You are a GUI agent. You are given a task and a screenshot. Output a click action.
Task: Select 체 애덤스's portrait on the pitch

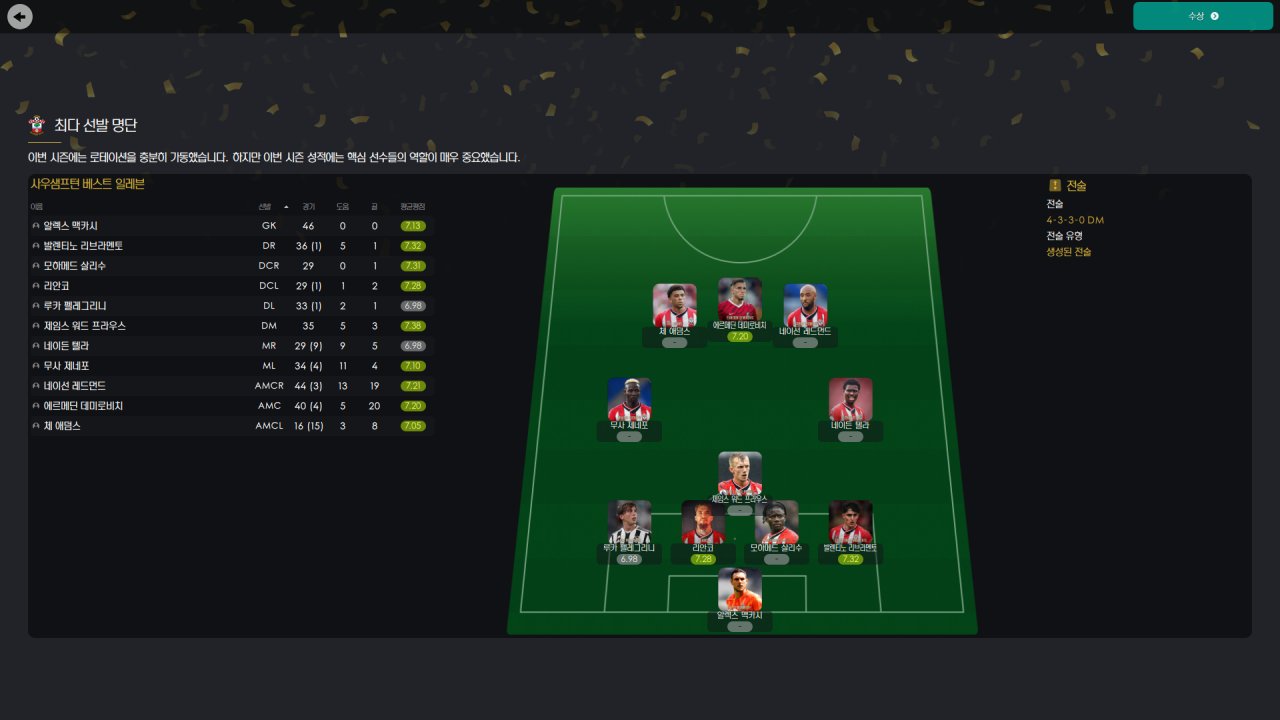[675, 305]
